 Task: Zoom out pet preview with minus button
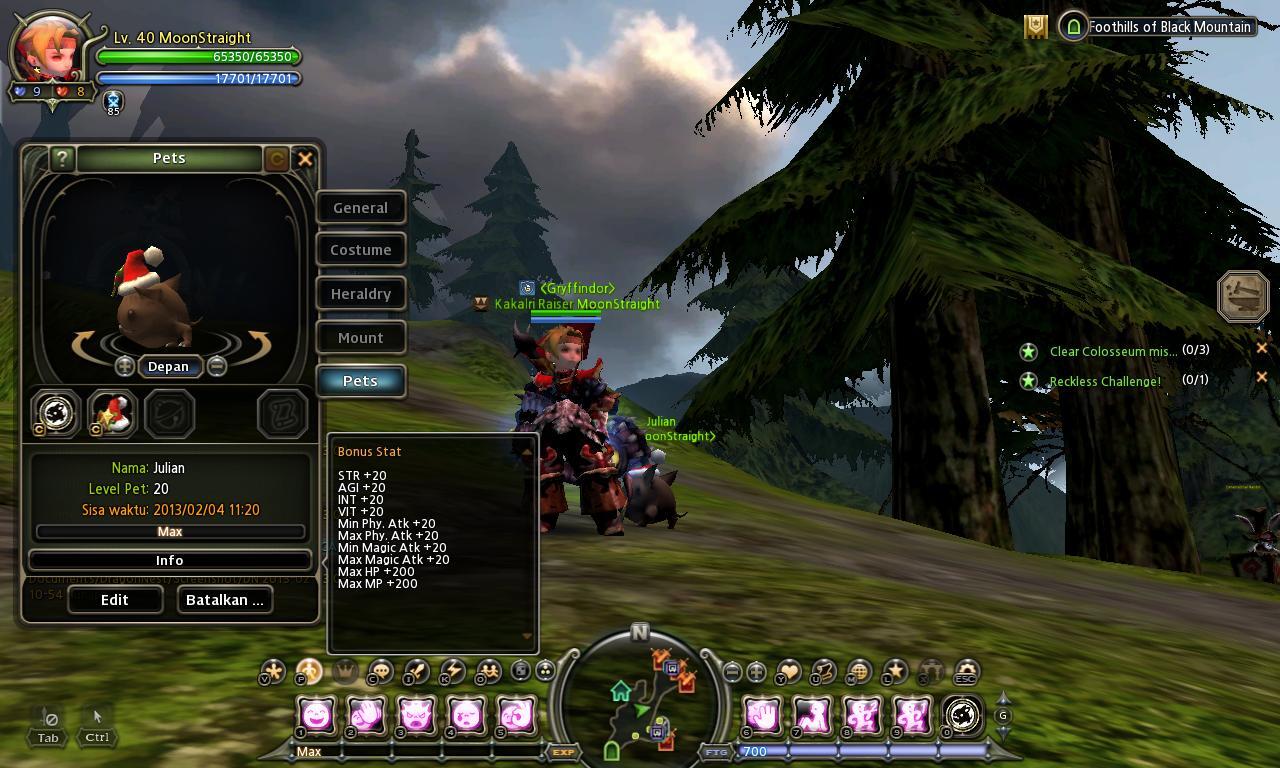click(x=216, y=366)
